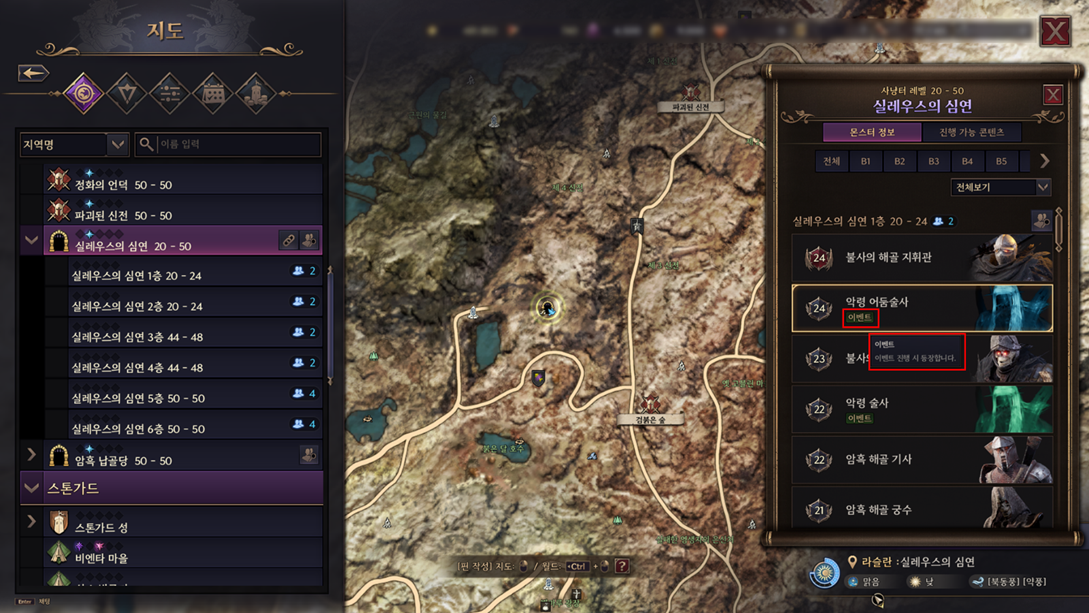Screen dimensions: 1089x613
Task: Expand the 암흑 납골당 dungeon entry
Action: (x=31, y=456)
